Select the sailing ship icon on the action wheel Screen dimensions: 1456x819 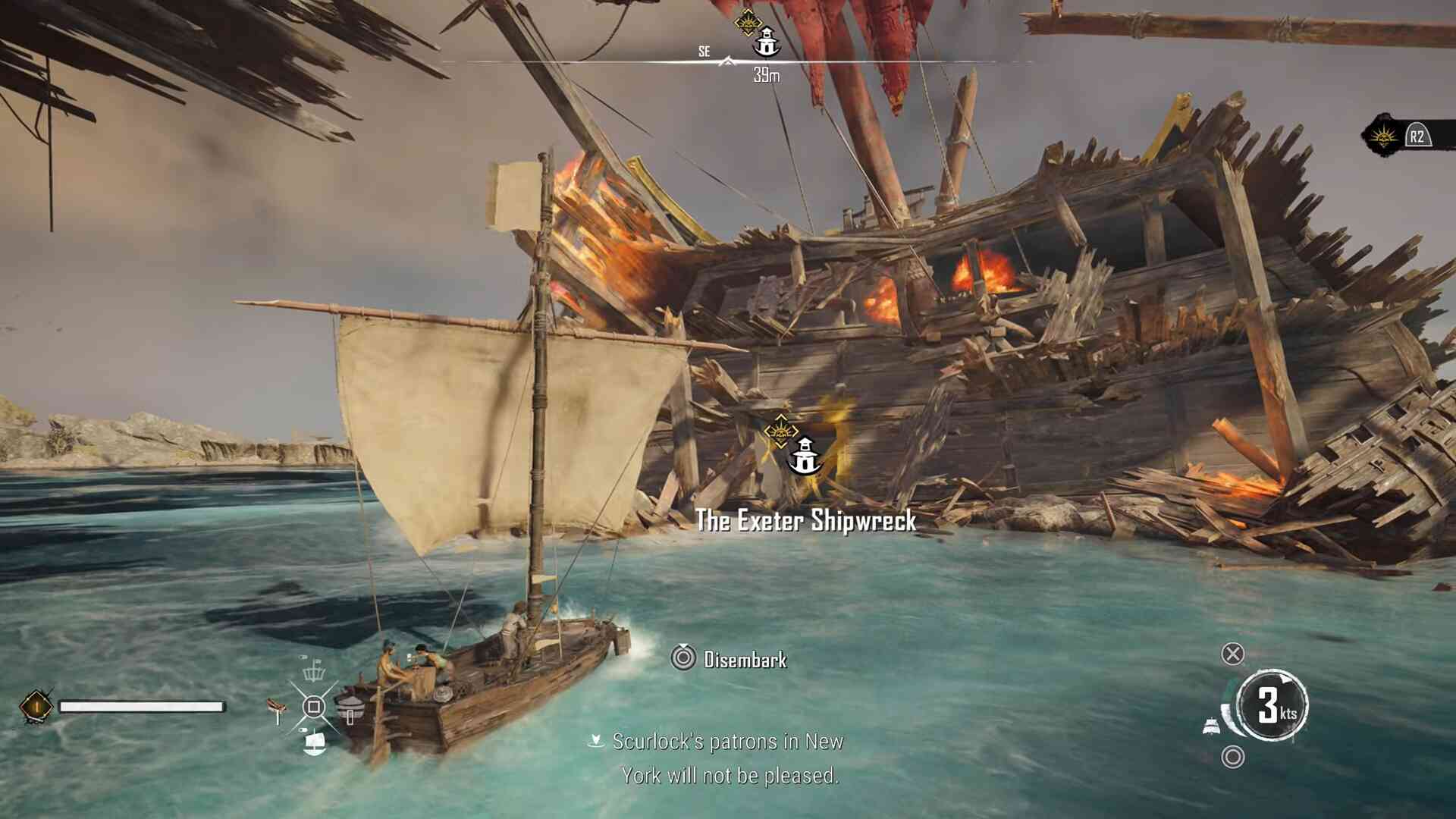coord(314,743)
